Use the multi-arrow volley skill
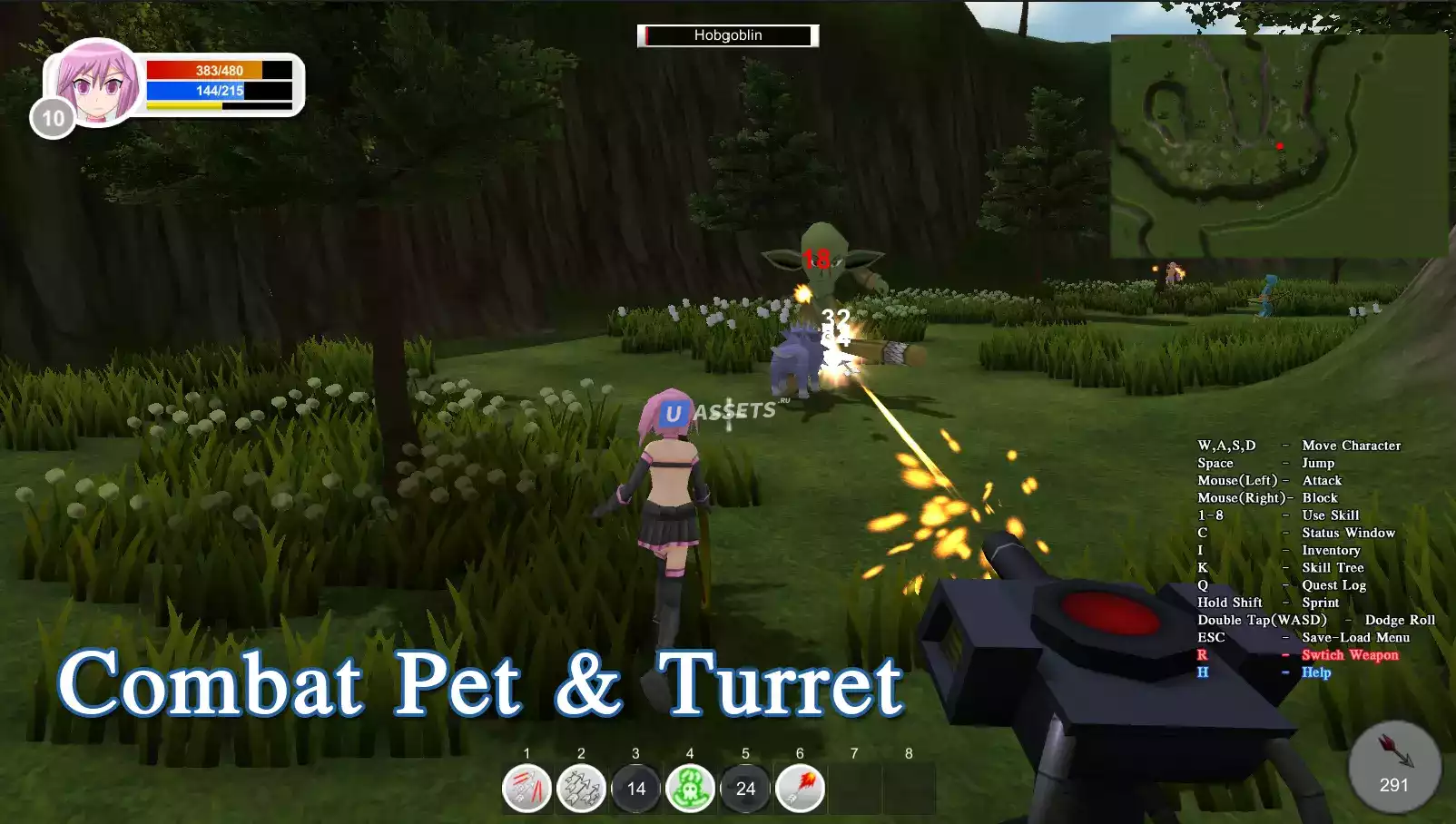The image size is (1456, 824). [581, 788]
